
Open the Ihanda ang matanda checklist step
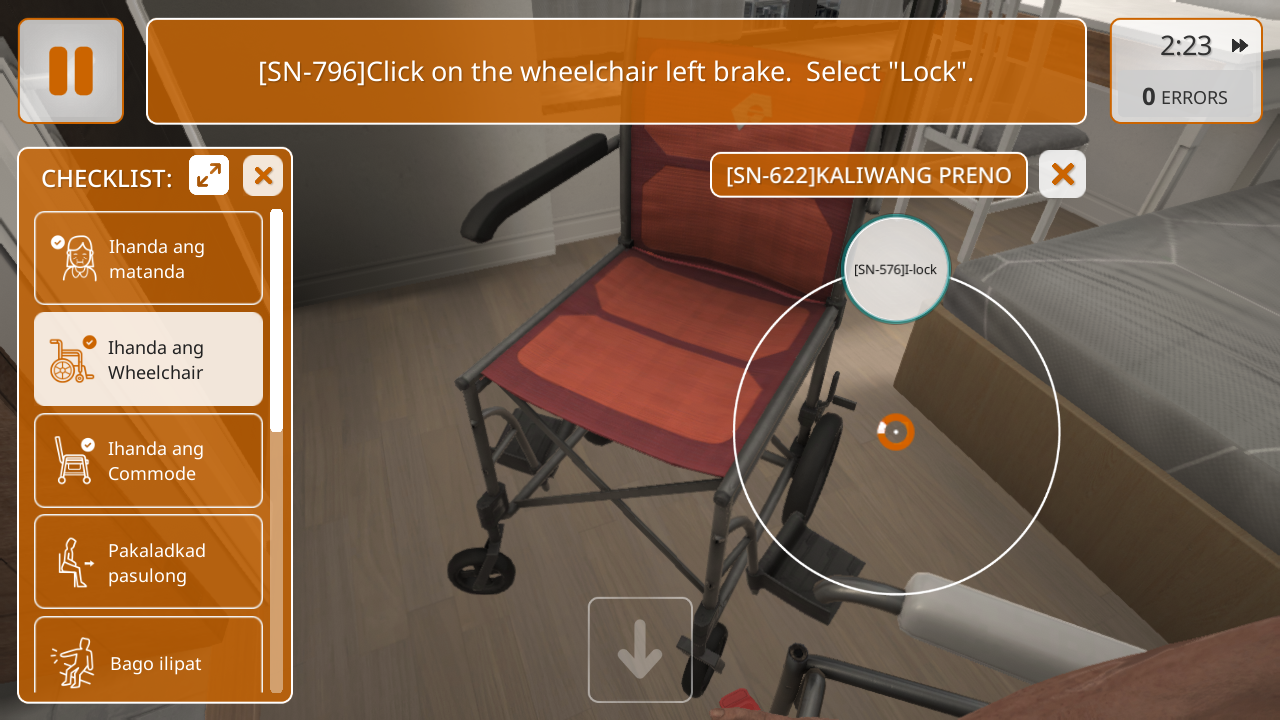click(148, 258)
